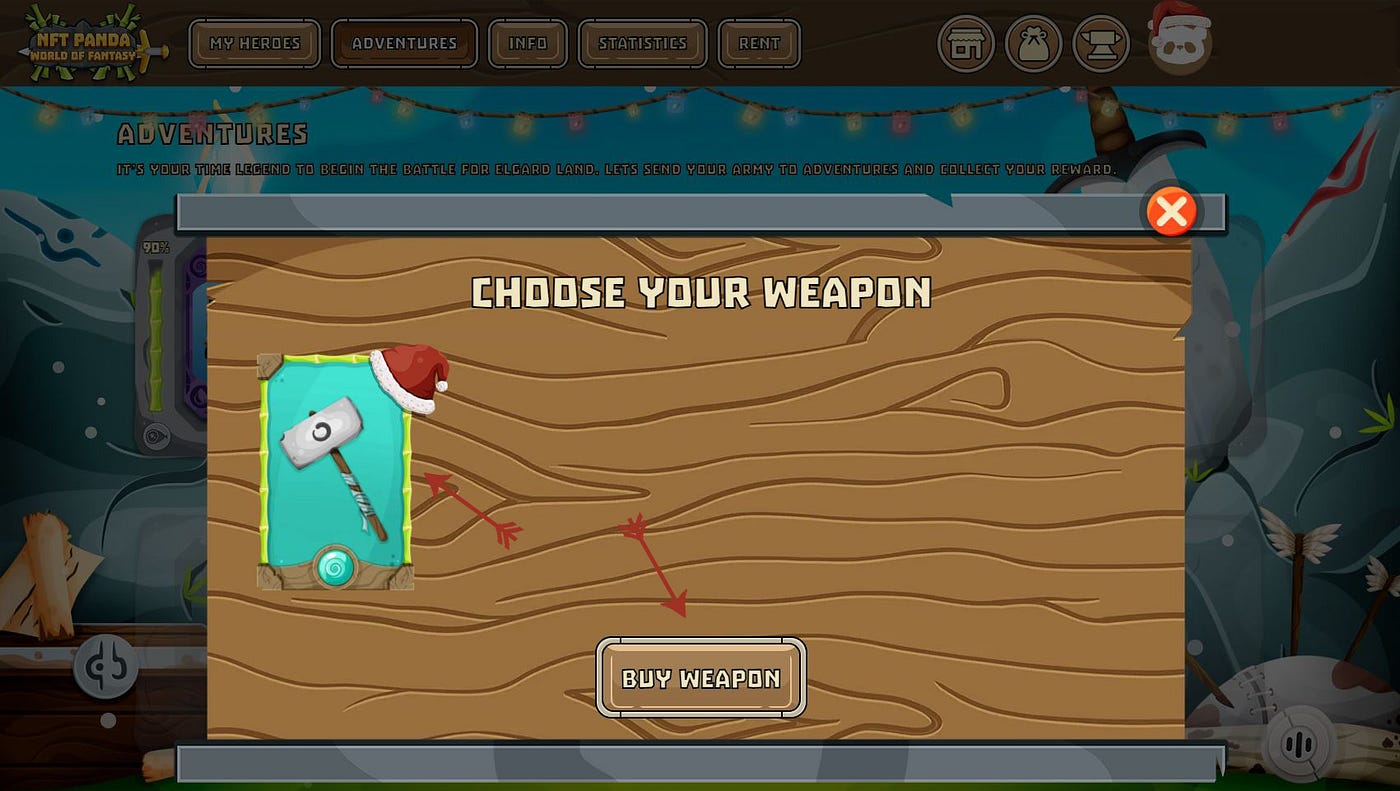
Task: View the Statistics page
Action: pos(642,44)
